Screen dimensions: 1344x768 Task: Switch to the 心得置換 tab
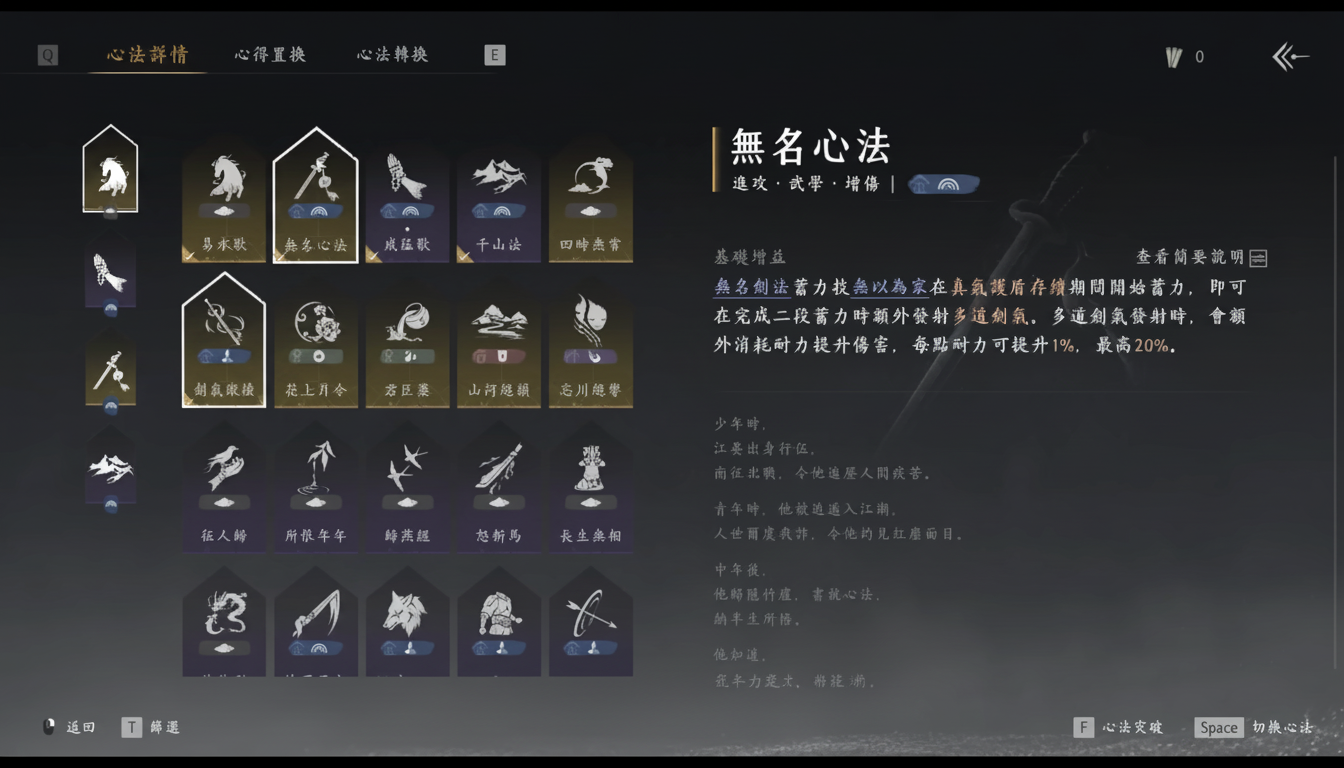pyautogui.click(x=268, y=56)
